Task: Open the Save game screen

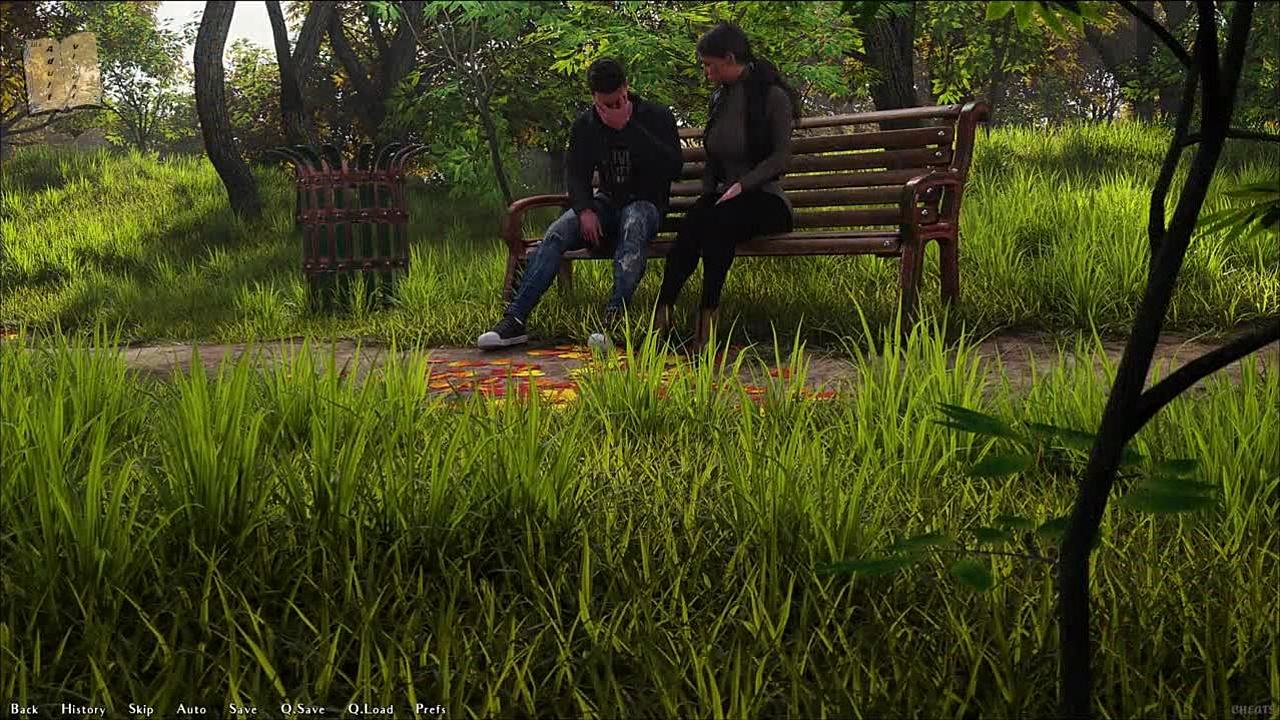Action: pos(243,709)
